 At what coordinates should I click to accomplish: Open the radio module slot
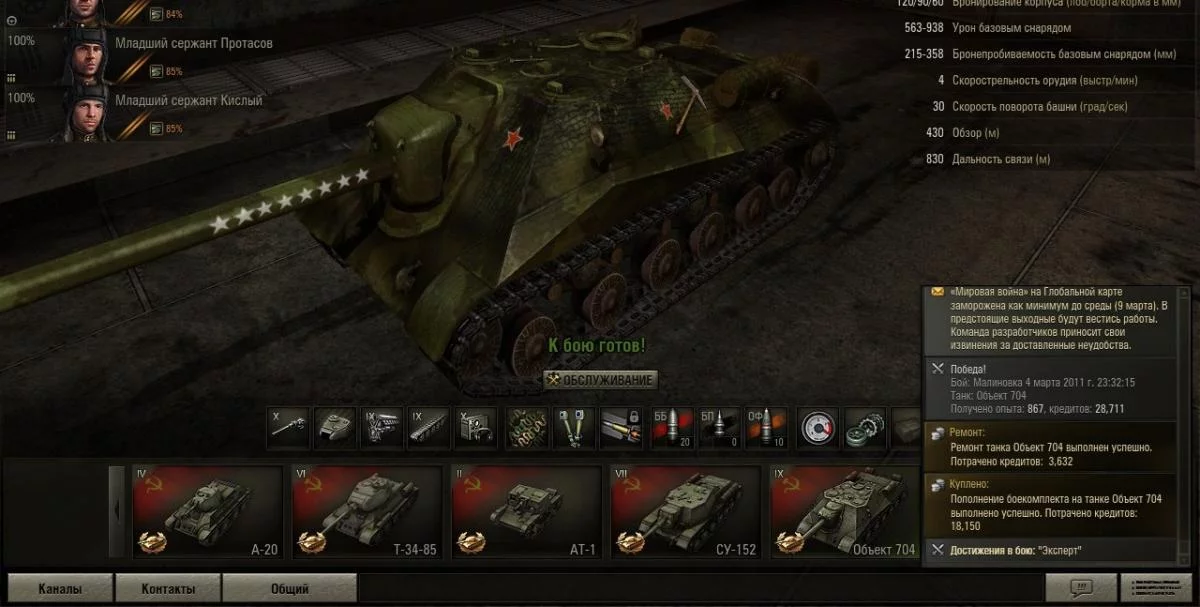coord(475,427)
